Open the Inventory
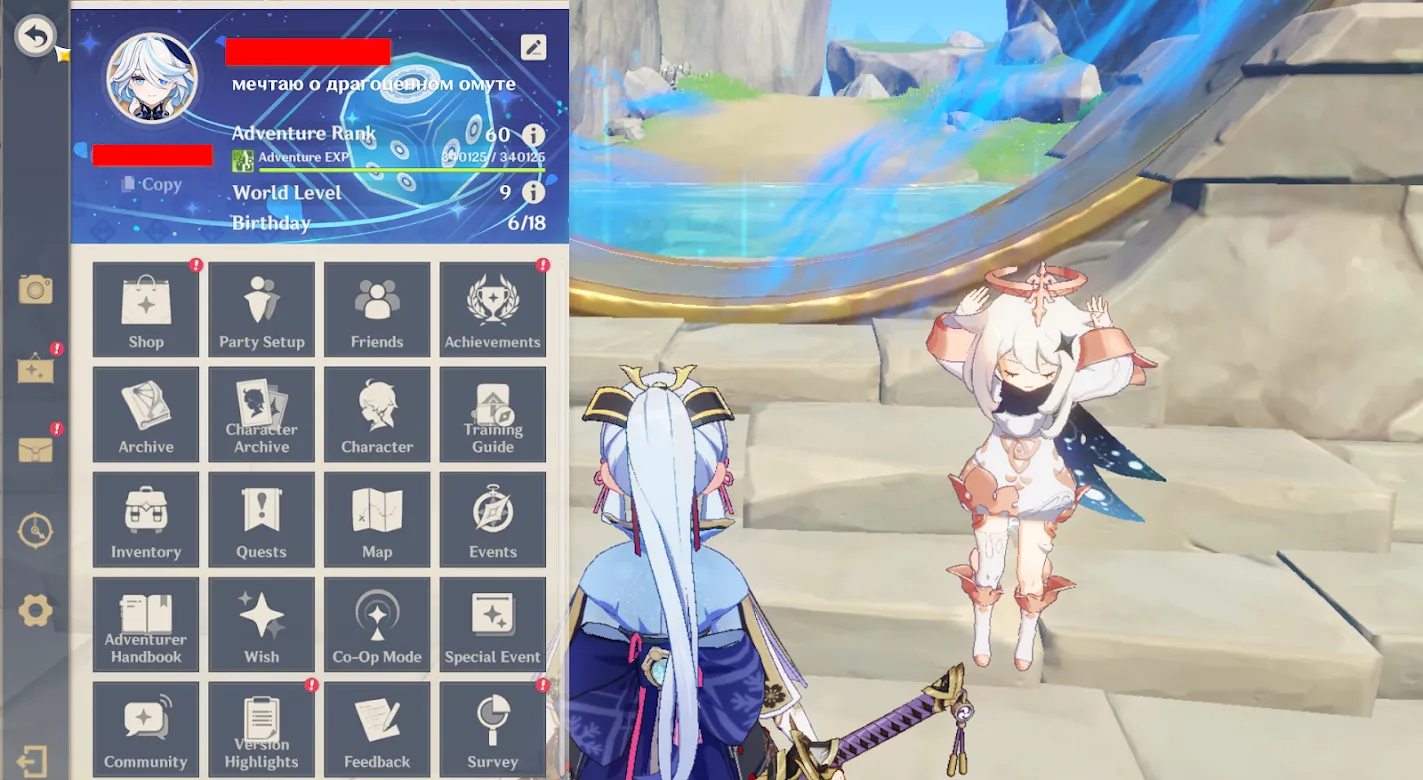 click(x=146, y=519)
